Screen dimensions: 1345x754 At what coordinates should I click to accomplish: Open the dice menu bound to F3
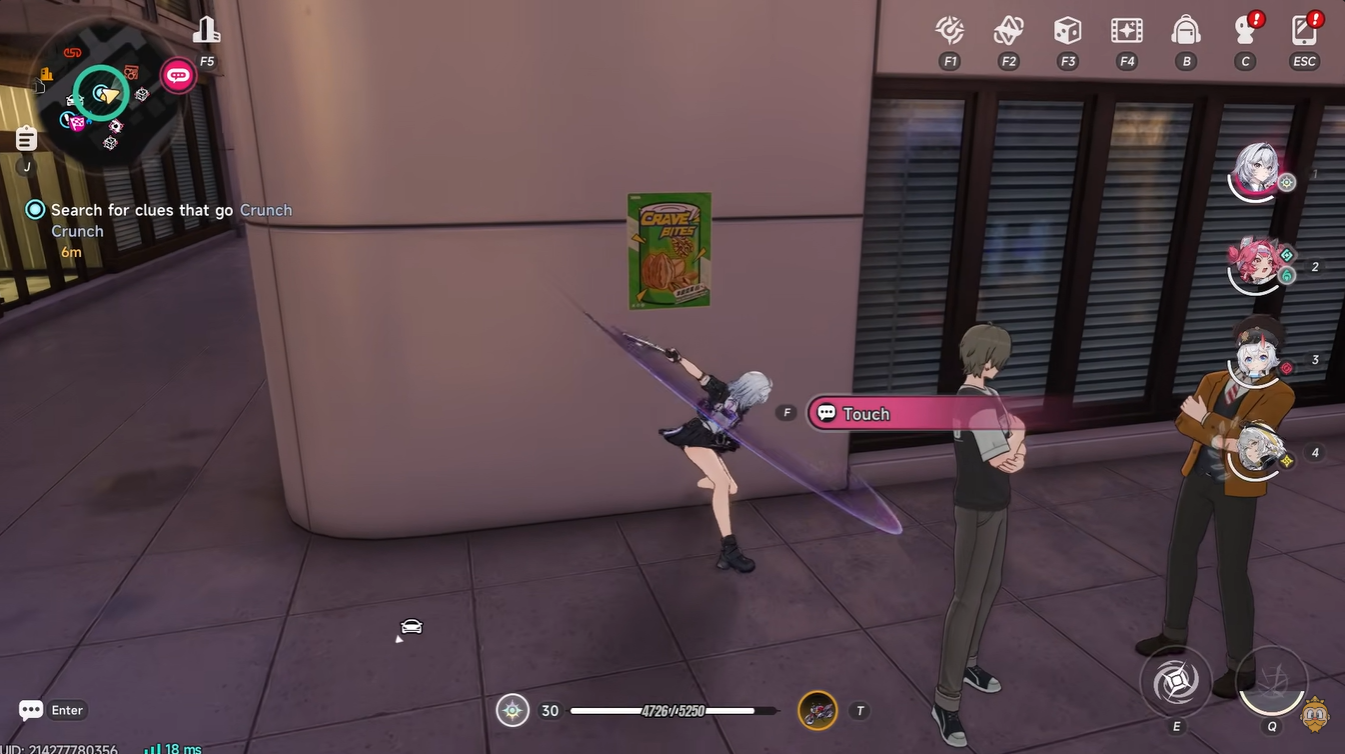pyautogui.click(x=1067, y=31)
